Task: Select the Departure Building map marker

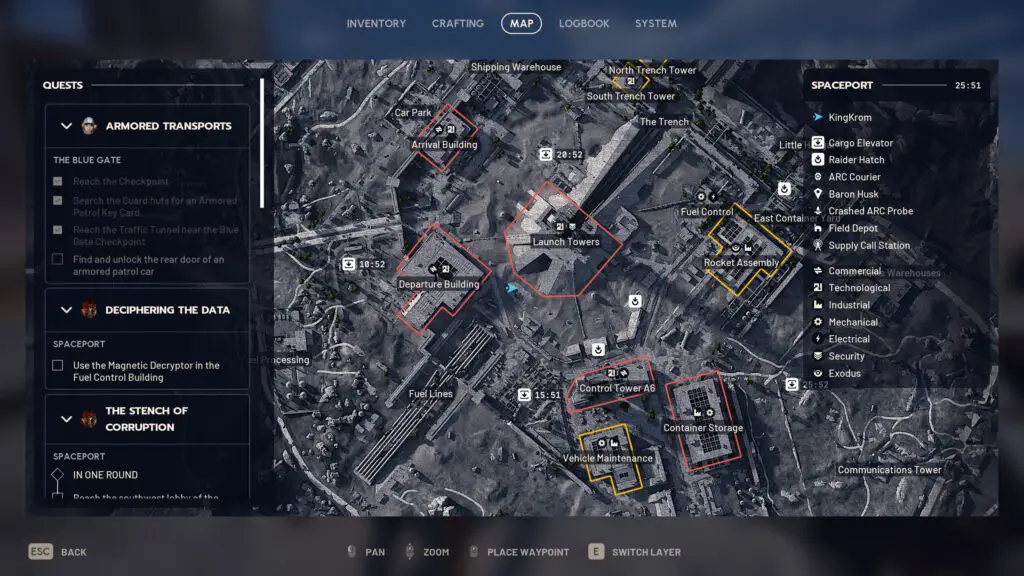Action: pyautogui.click(x=439, y=284)
